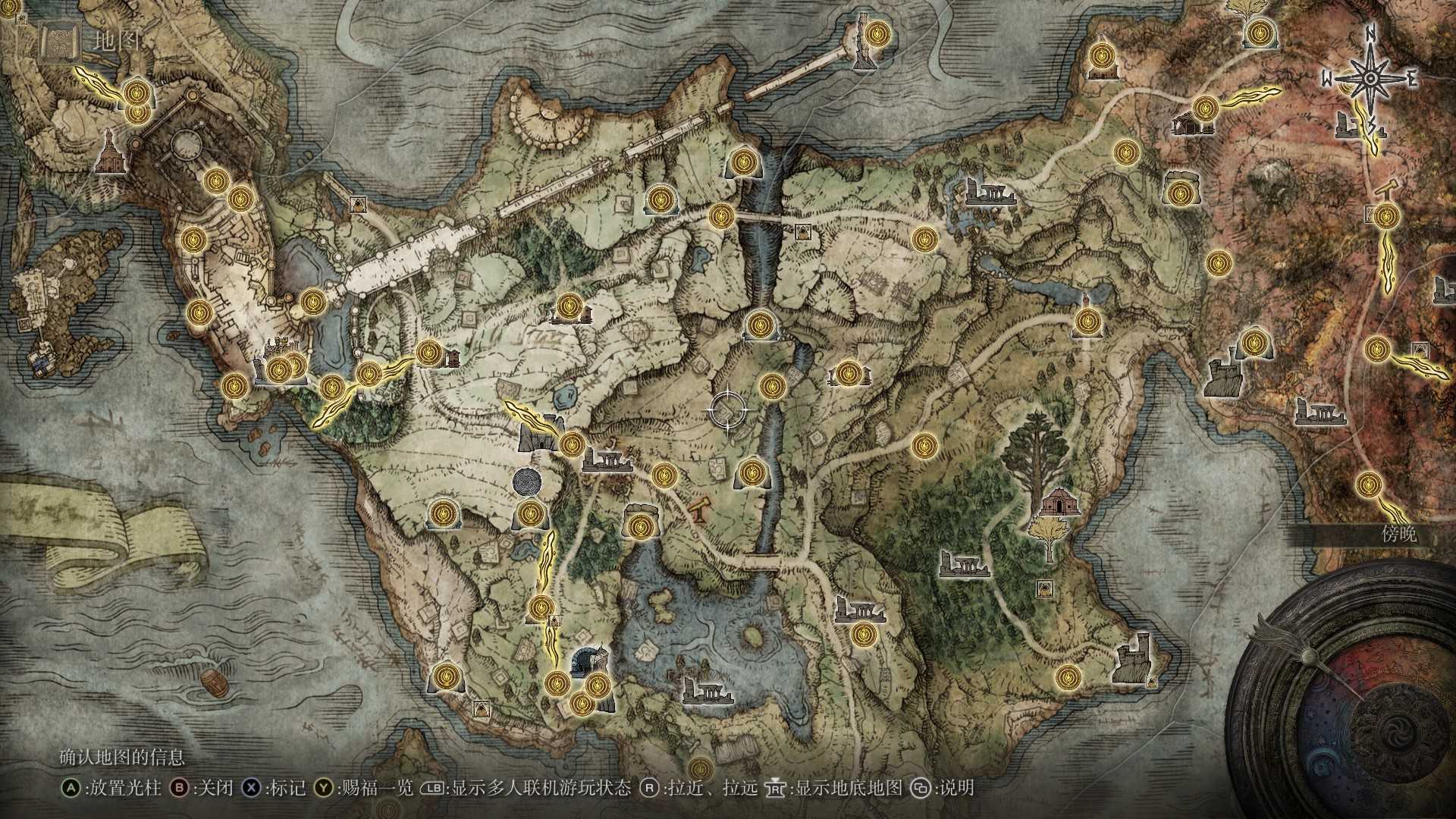Choose the red-brick church icon beneath the tall tree

point(1055,502)
